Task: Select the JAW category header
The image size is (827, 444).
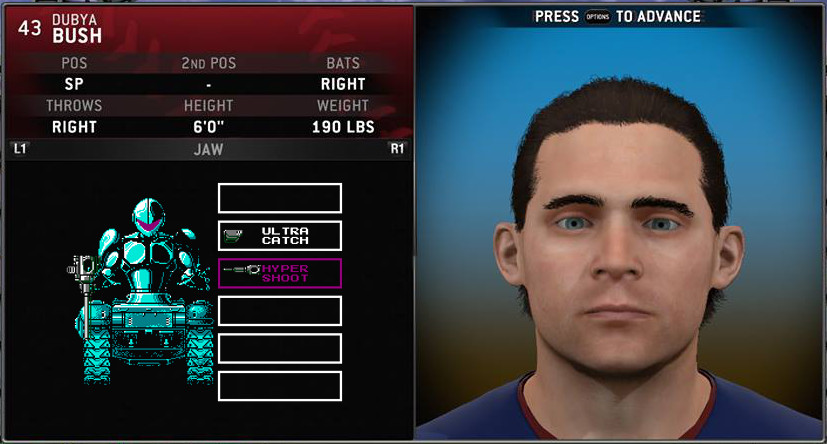Action: click(207, 150)
